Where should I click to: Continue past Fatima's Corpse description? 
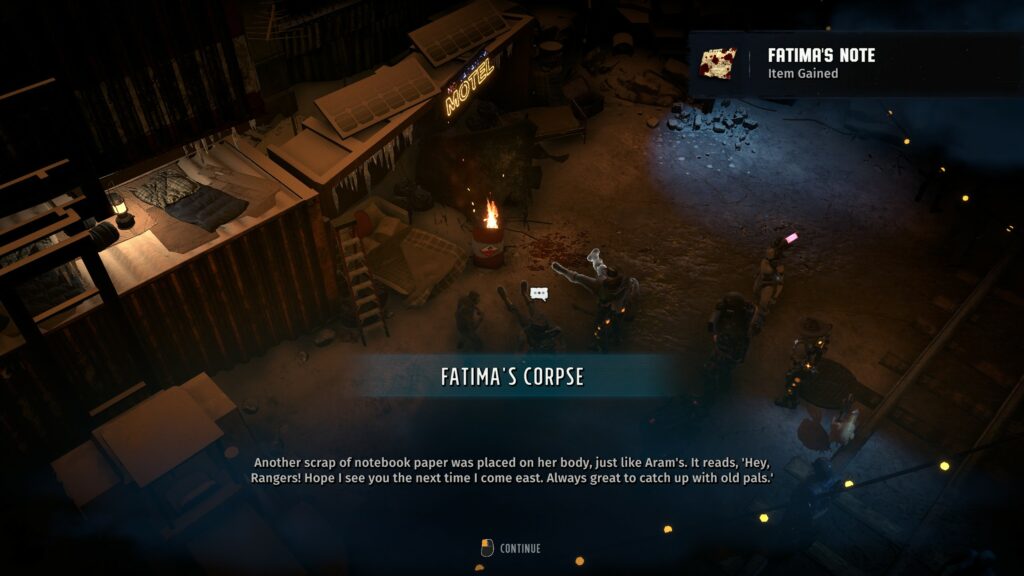[x=511, y=548]
